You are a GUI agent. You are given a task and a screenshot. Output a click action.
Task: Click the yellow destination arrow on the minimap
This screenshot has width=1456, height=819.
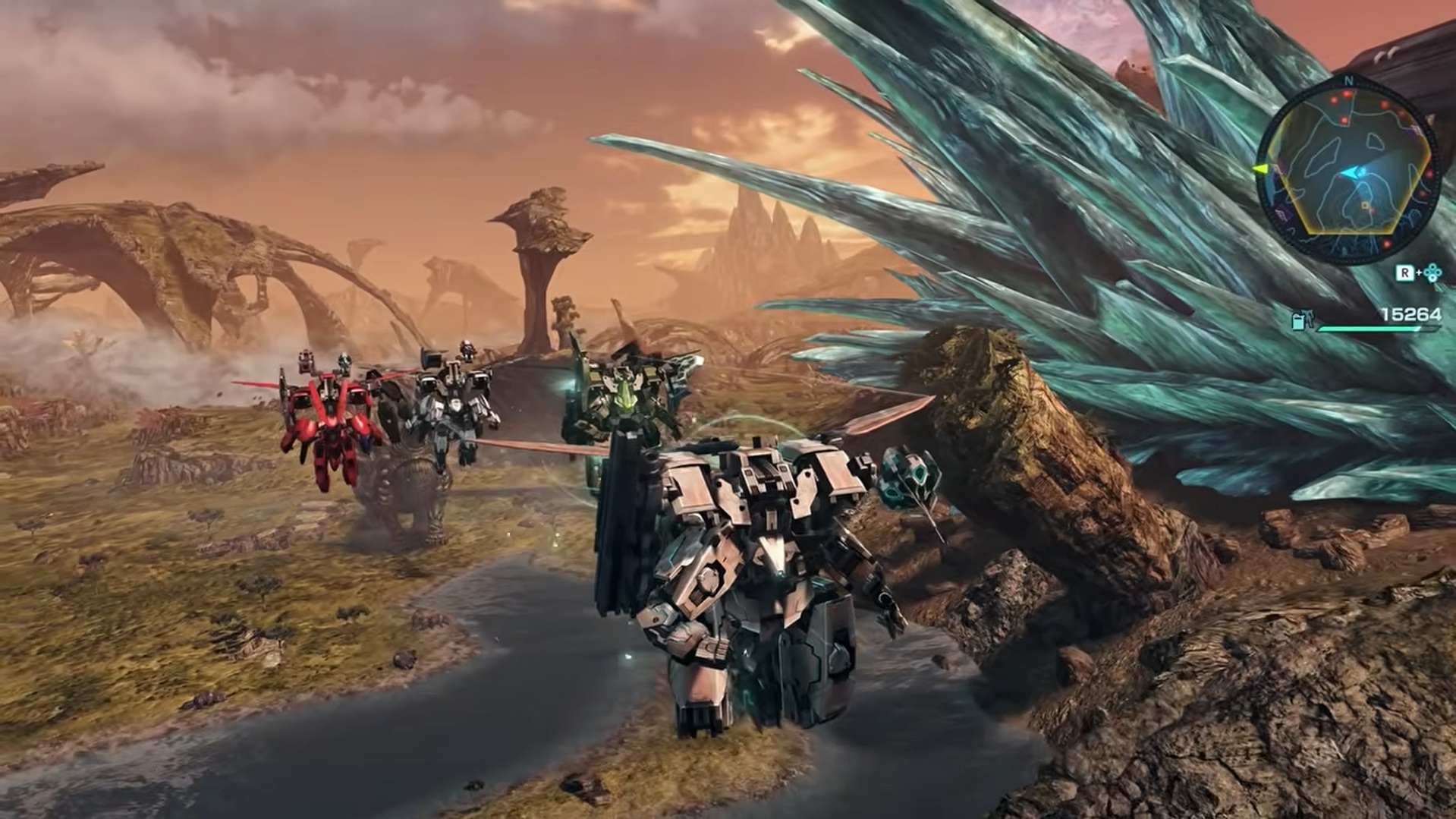coord(1260,169)
